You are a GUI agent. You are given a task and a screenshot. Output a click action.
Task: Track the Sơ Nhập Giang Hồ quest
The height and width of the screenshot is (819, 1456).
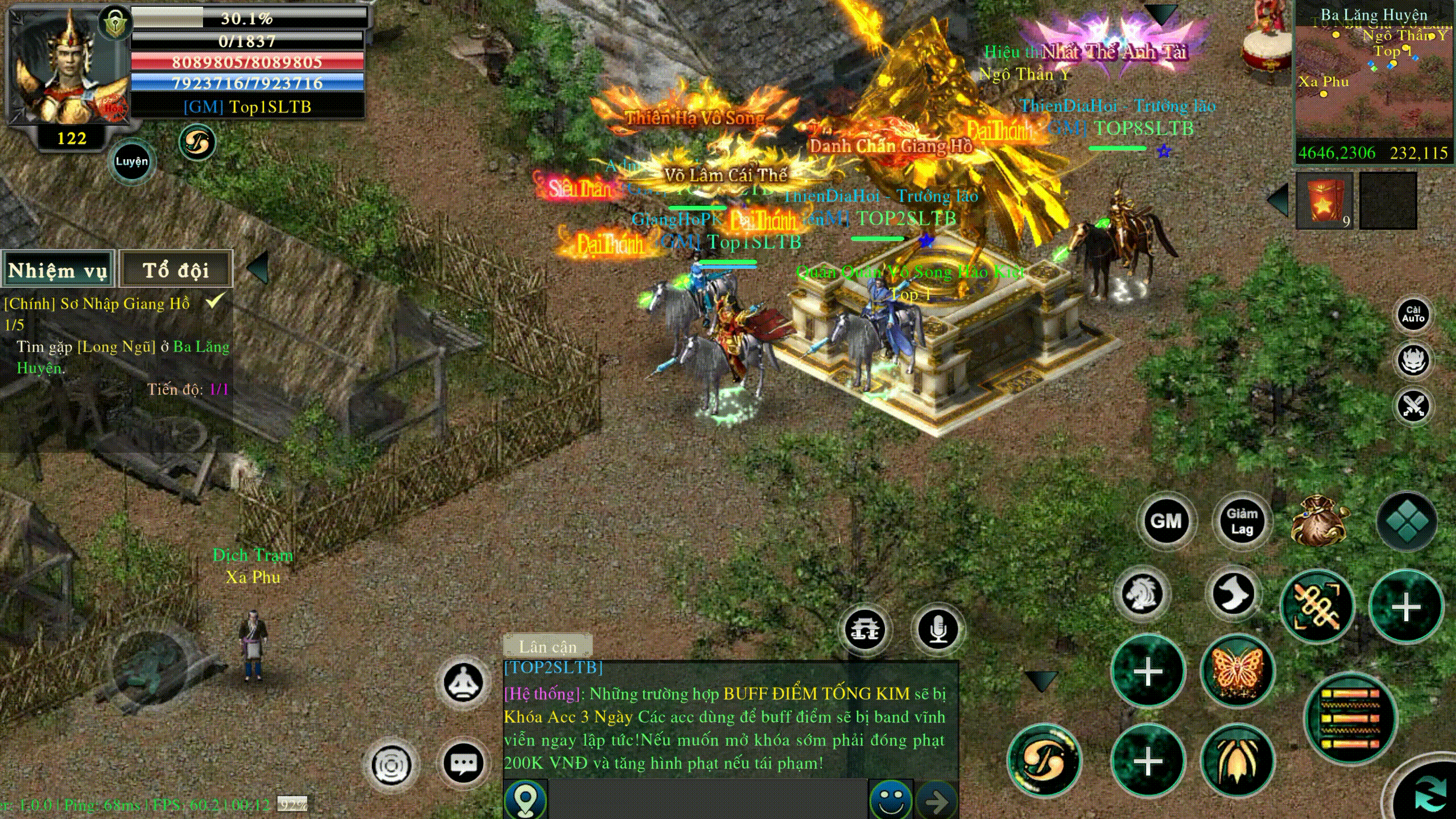tap(97, 304)
